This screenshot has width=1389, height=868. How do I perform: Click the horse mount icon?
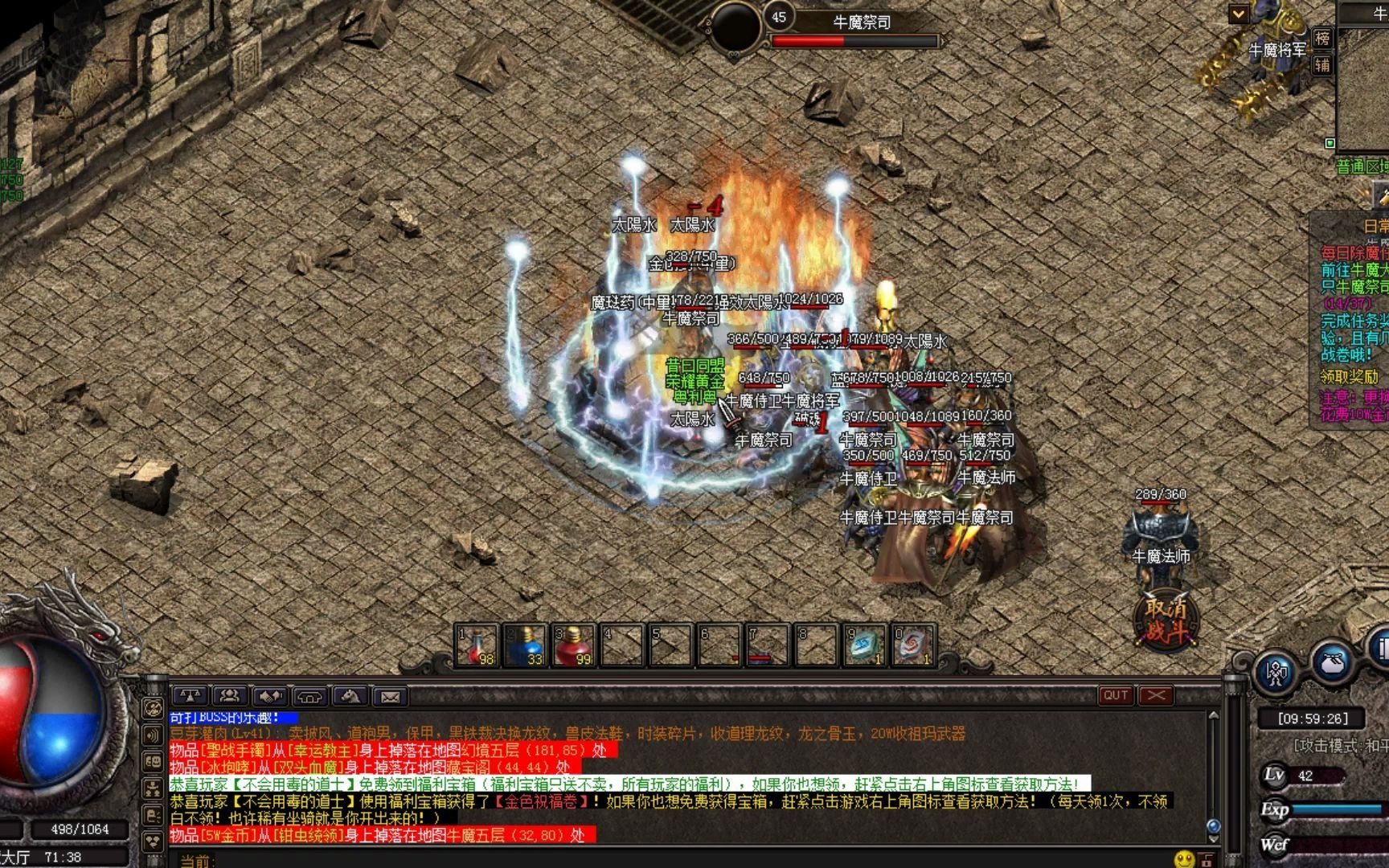(x=350, y=696)
